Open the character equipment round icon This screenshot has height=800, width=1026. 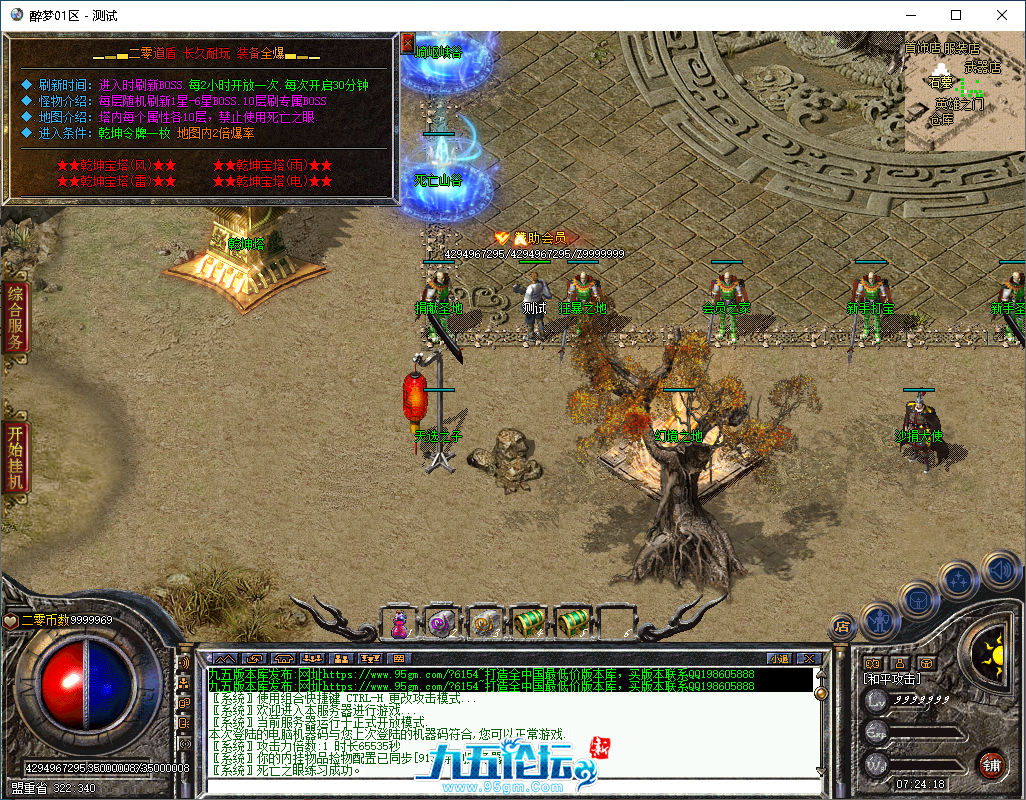878,619
